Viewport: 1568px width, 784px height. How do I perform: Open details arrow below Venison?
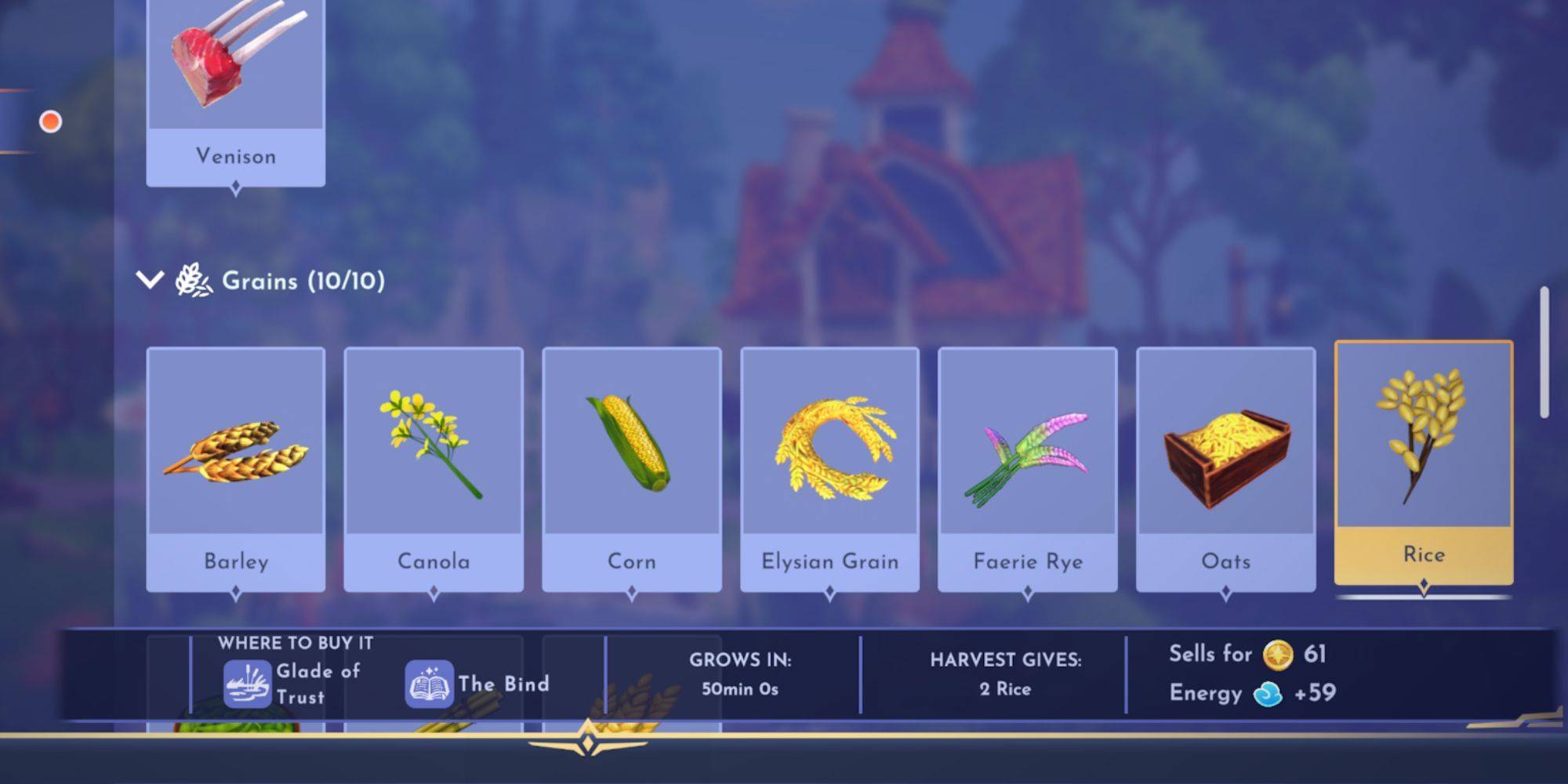235,185
